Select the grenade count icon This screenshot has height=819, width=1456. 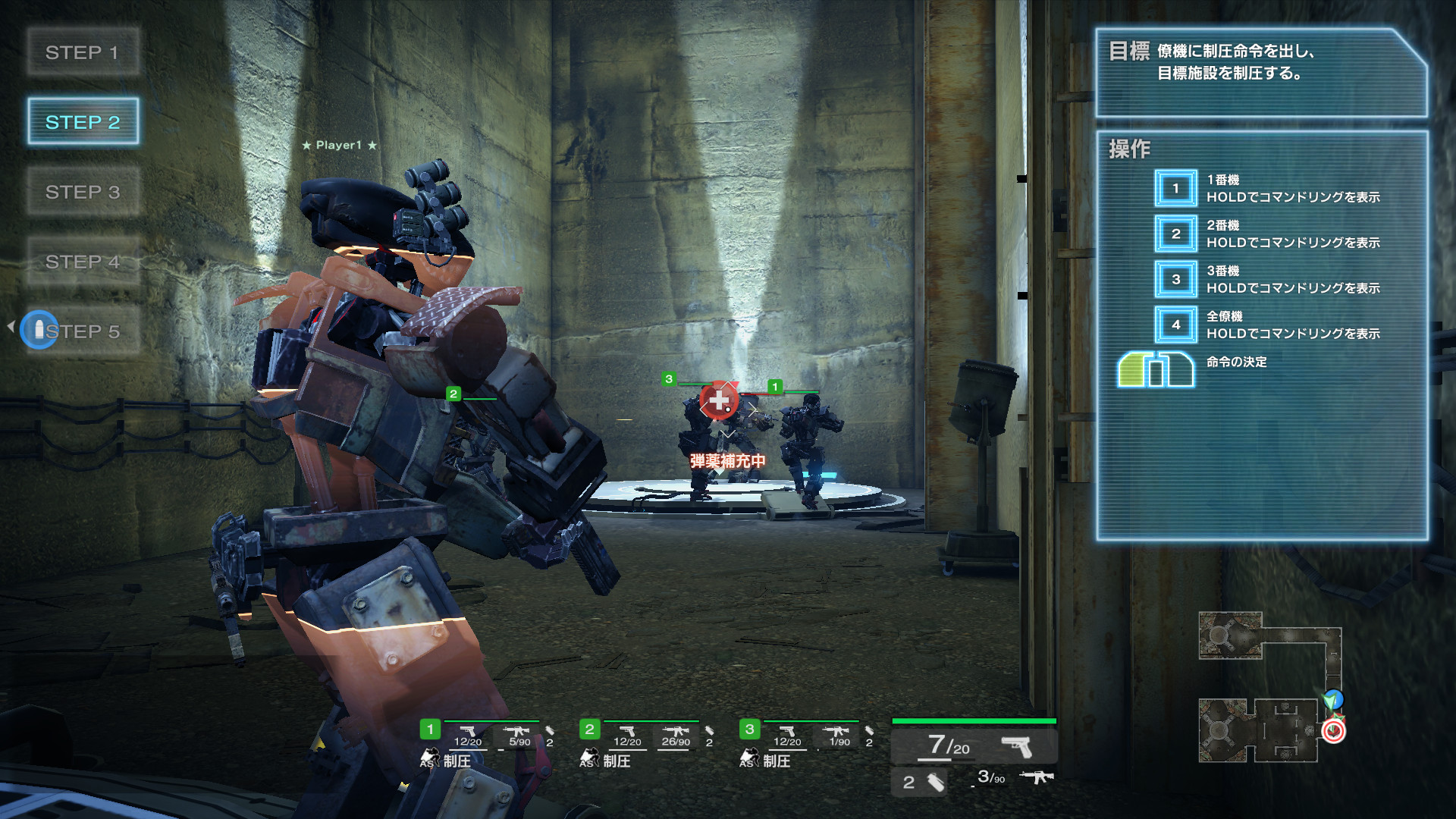[923, 782]
